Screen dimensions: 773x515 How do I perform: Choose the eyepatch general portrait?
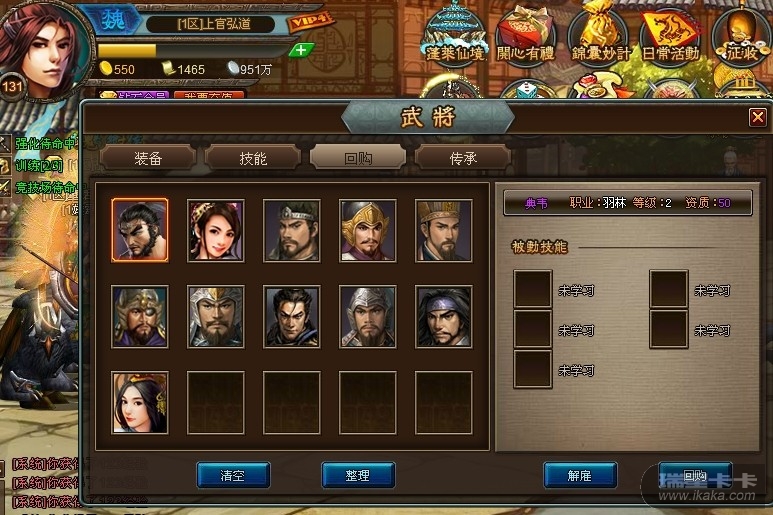pos(140,316)
